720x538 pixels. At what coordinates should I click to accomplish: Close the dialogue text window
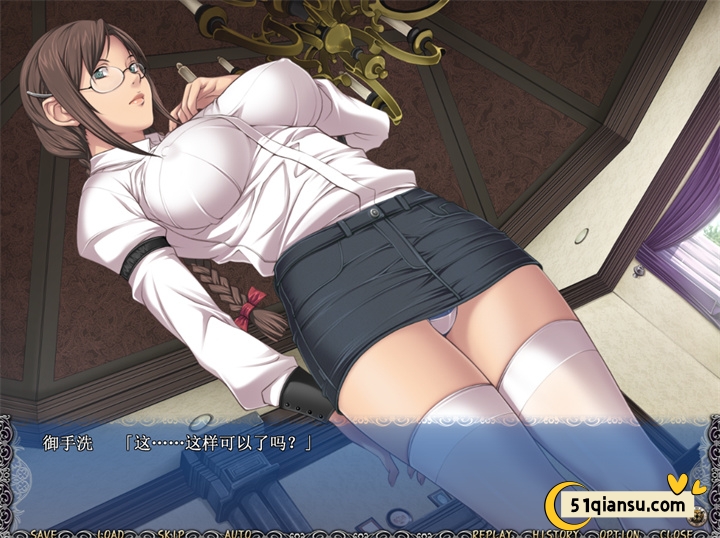(677, 532)
